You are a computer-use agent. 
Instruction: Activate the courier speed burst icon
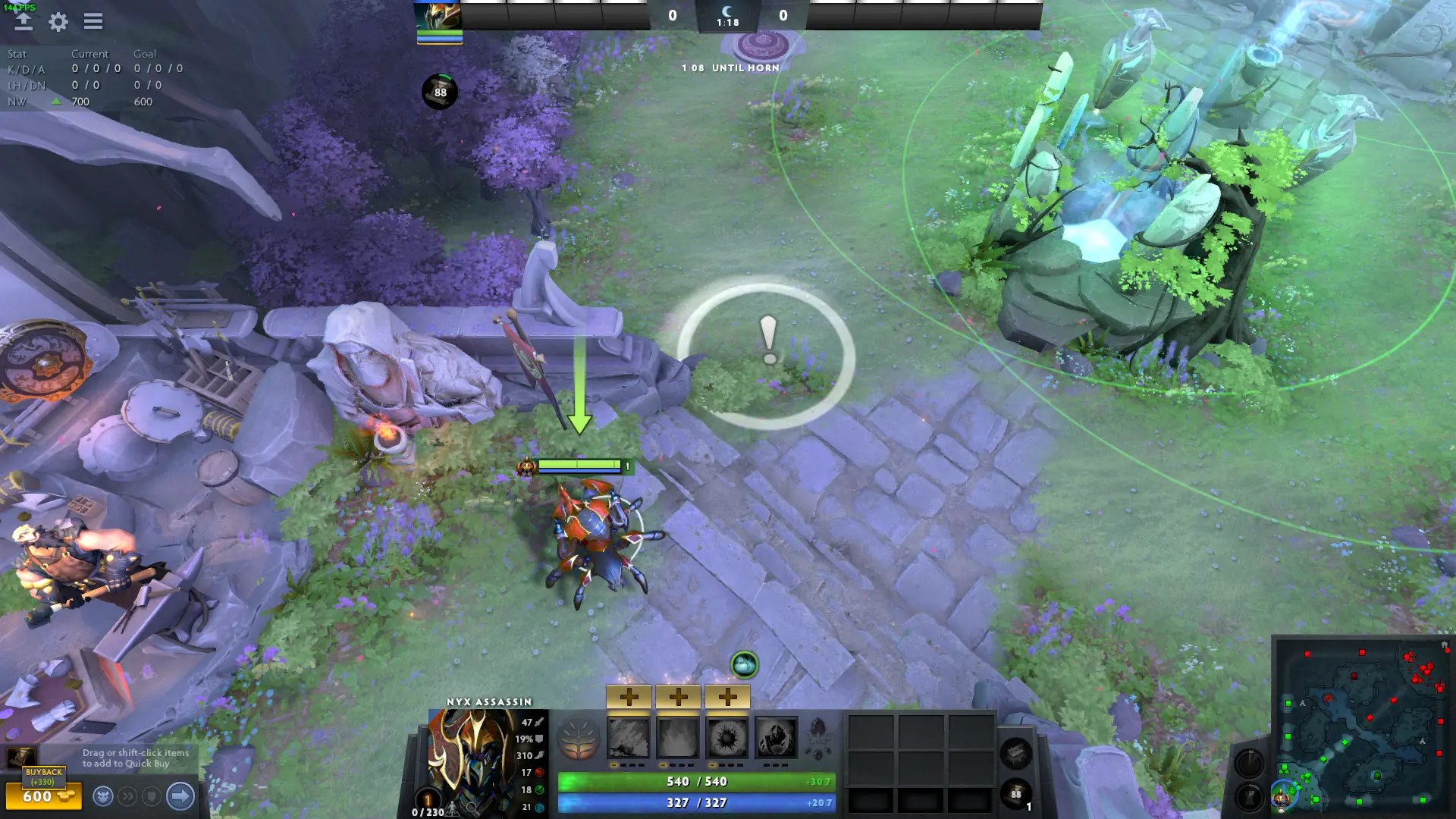point(128,796)
